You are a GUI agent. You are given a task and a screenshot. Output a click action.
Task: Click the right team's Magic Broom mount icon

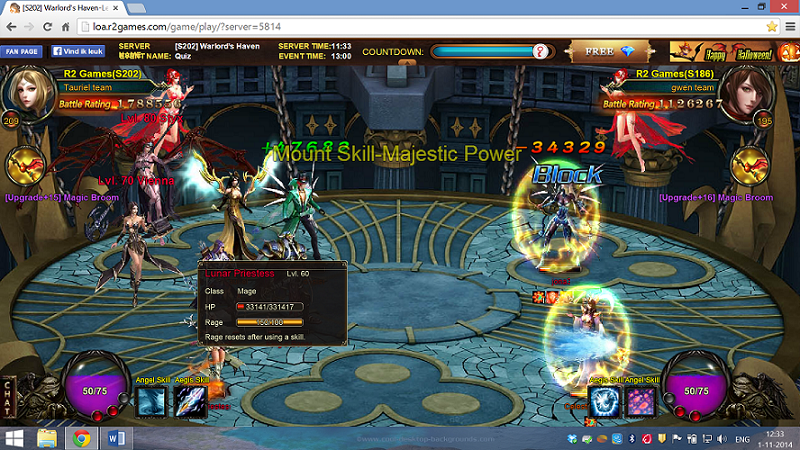752,167
